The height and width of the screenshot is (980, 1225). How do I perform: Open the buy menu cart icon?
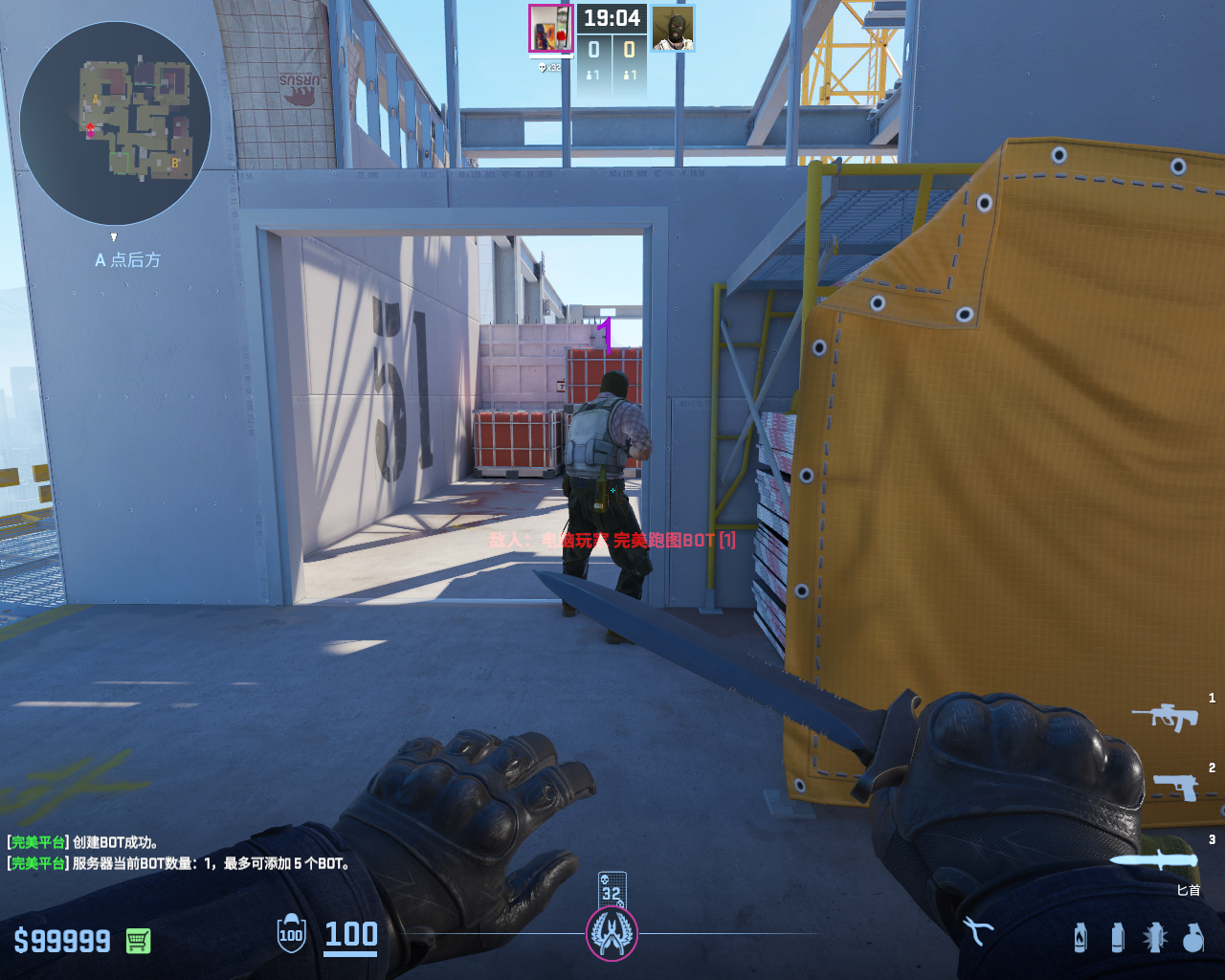tap(138, 941)
